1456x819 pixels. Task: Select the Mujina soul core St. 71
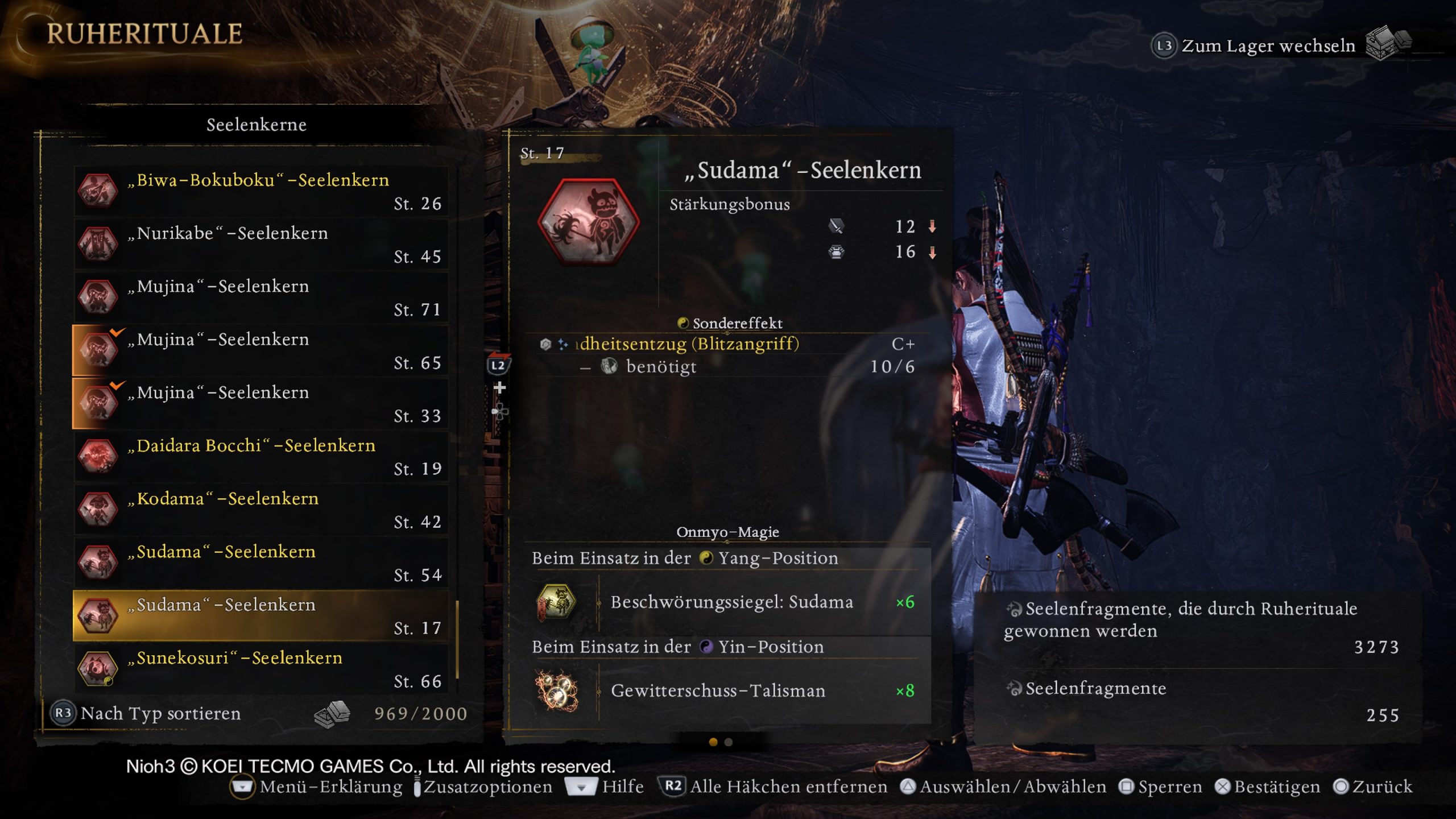click(260, 297)
